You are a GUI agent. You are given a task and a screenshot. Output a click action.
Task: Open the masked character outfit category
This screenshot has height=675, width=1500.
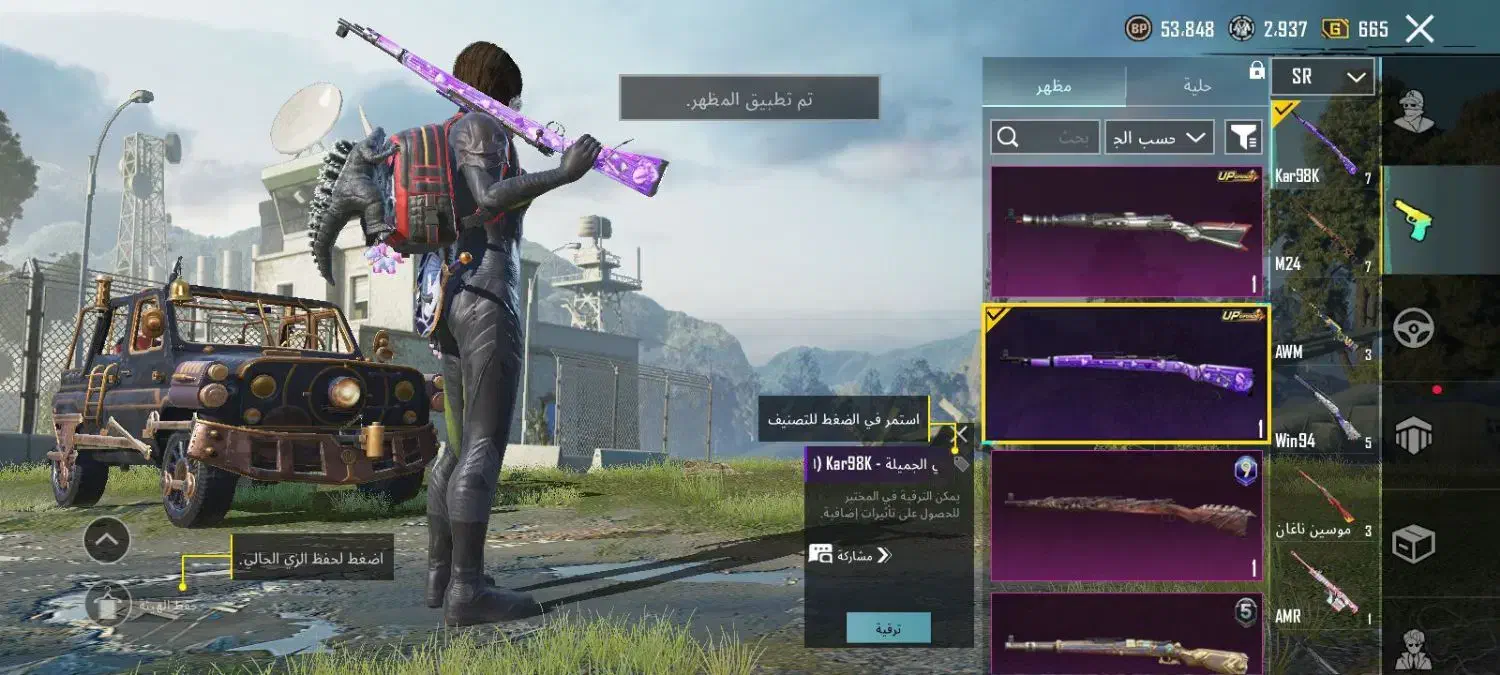(1414, 110)
